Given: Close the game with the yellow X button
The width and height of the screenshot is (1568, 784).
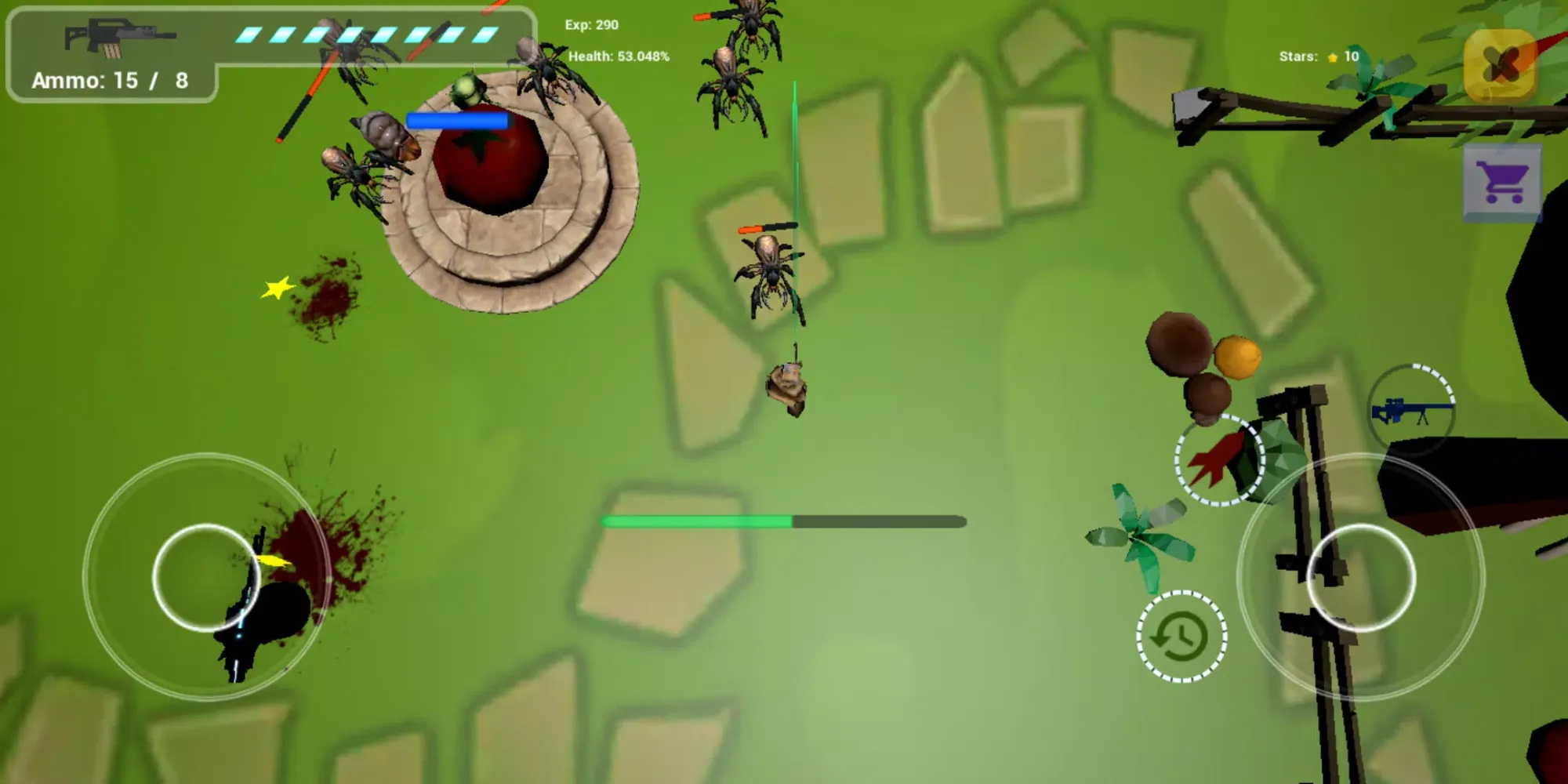Looking at the screenshot, I should (x=1500, y=64).
